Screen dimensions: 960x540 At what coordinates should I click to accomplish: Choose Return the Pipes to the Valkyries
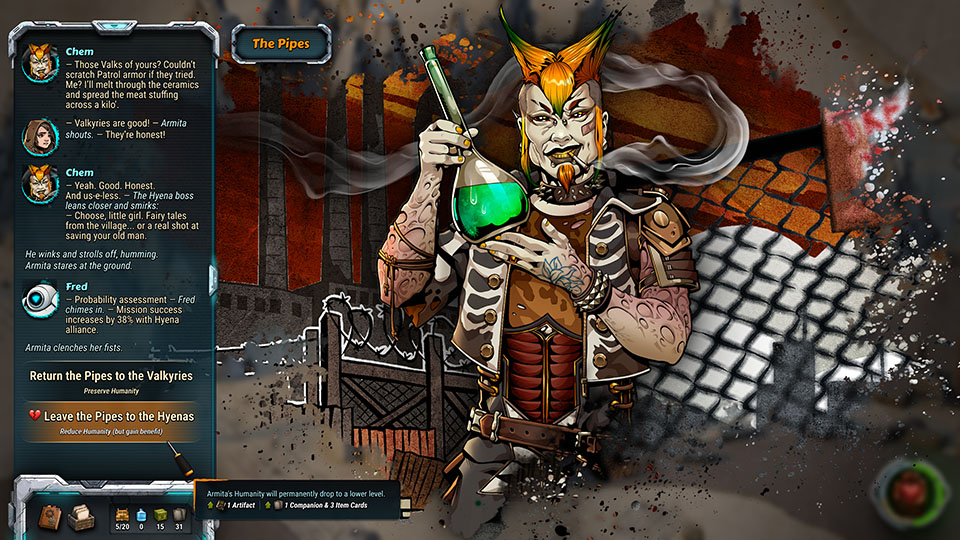[x=111, y=377]
